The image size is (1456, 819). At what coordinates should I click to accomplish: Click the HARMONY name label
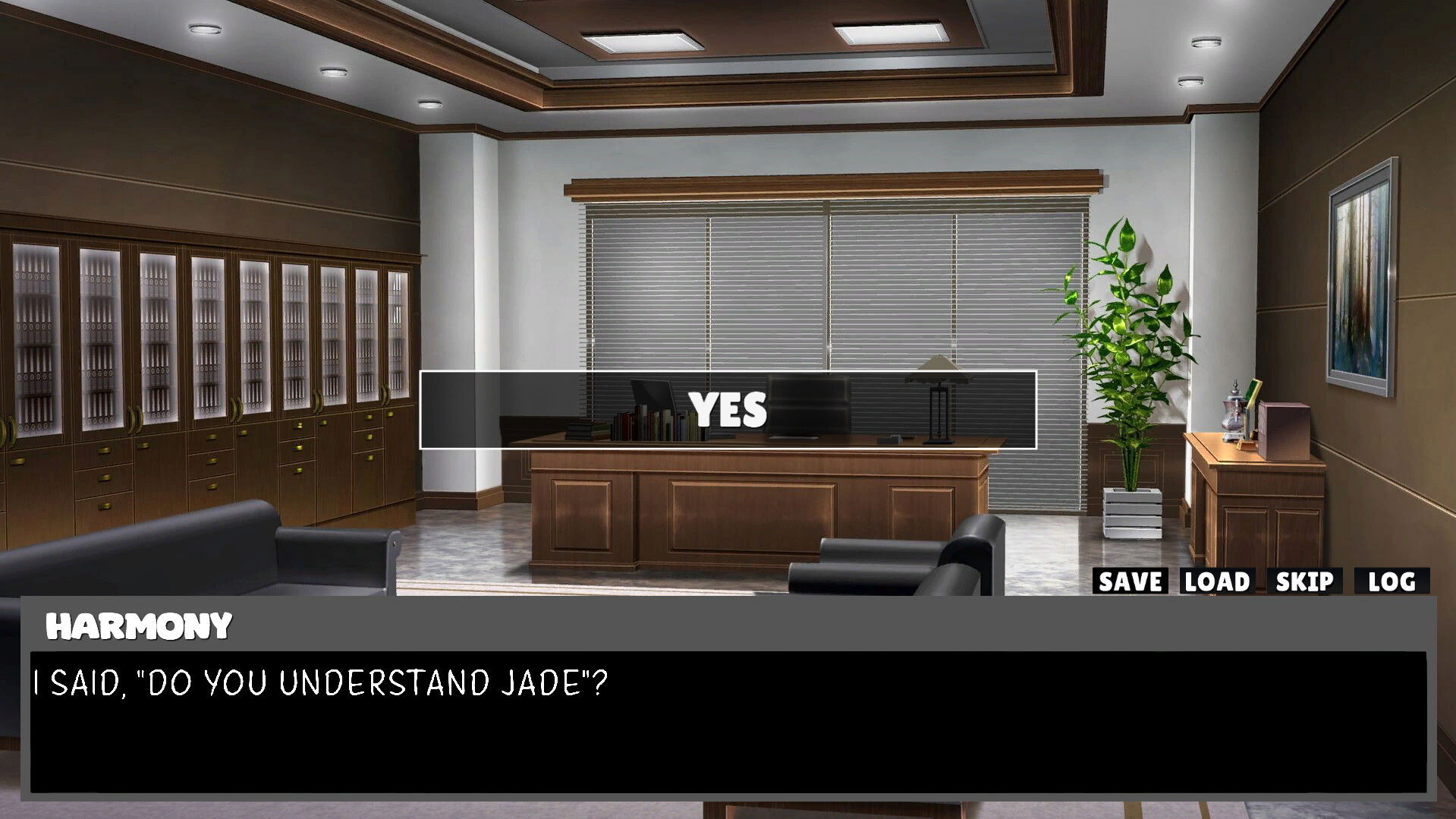point(138,625)
